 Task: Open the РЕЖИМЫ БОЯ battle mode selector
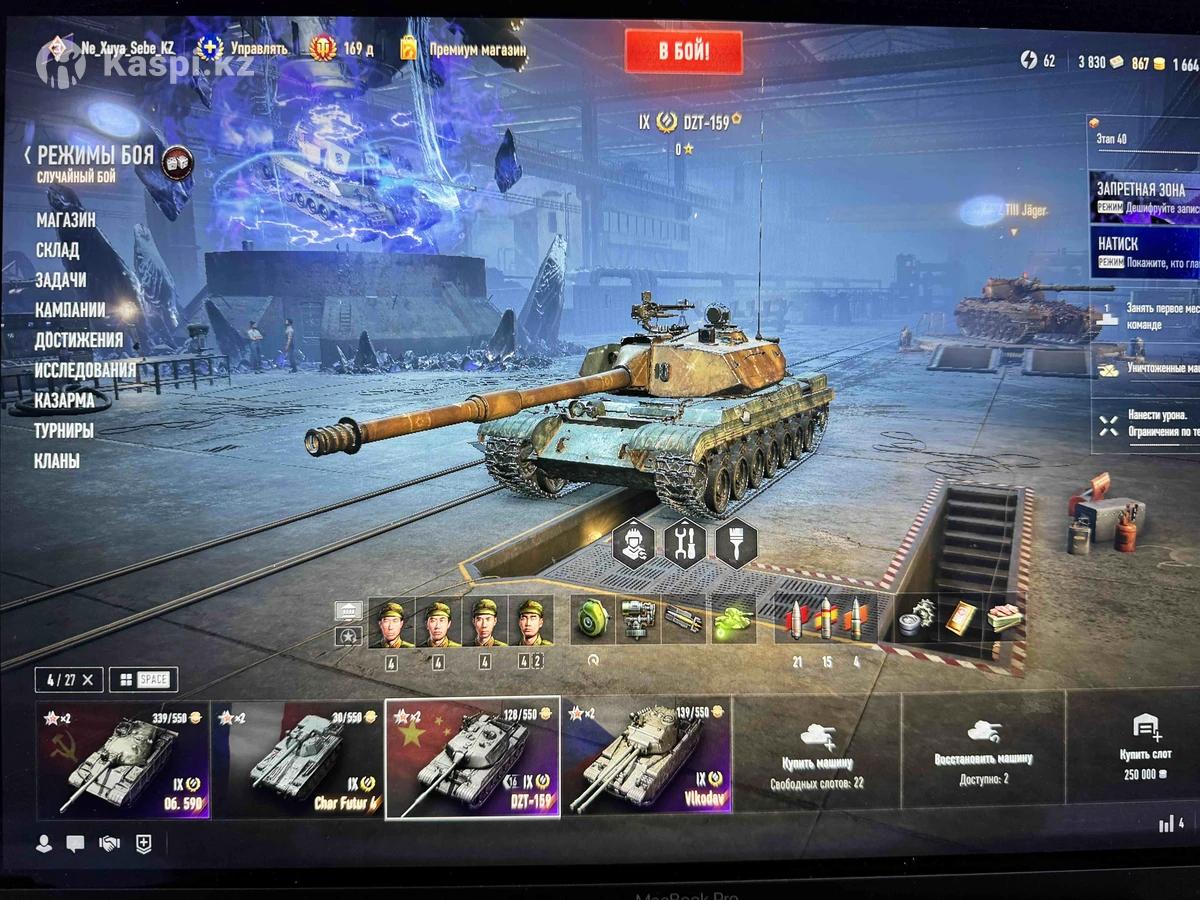(95, 157)
